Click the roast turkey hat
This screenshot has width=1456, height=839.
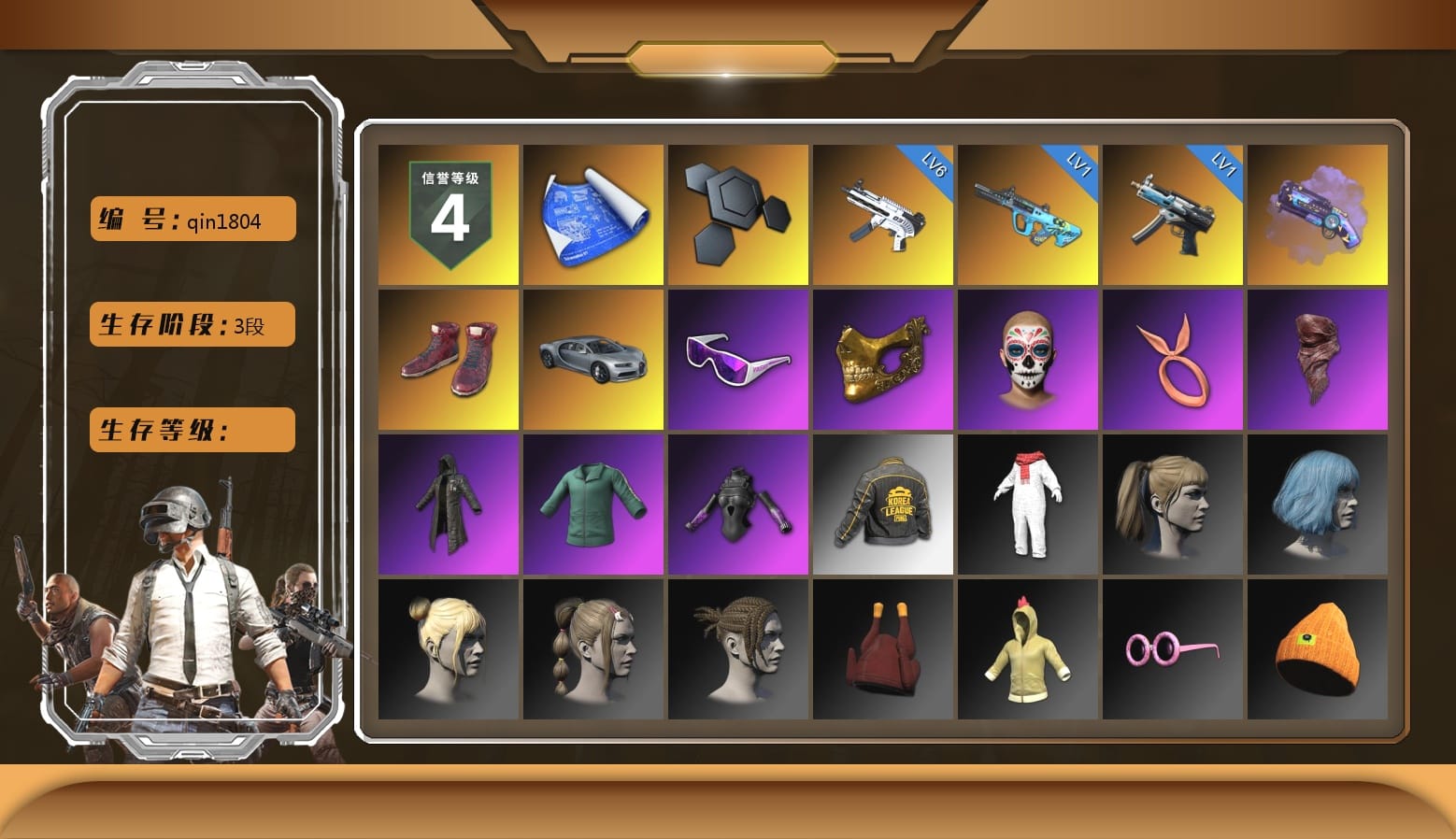[x=882, y=649]
